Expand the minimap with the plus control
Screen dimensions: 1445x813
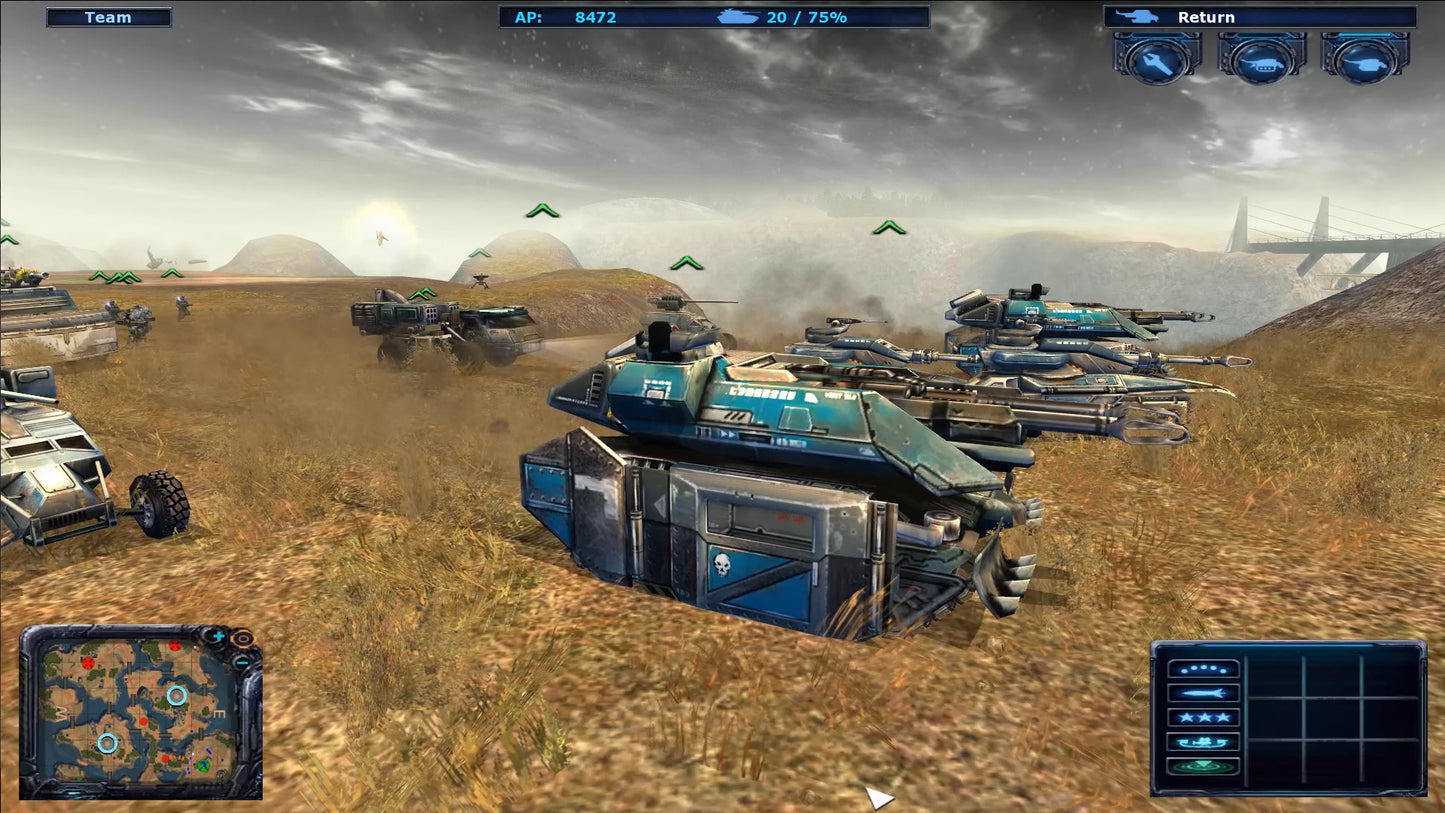coord(217,636)
